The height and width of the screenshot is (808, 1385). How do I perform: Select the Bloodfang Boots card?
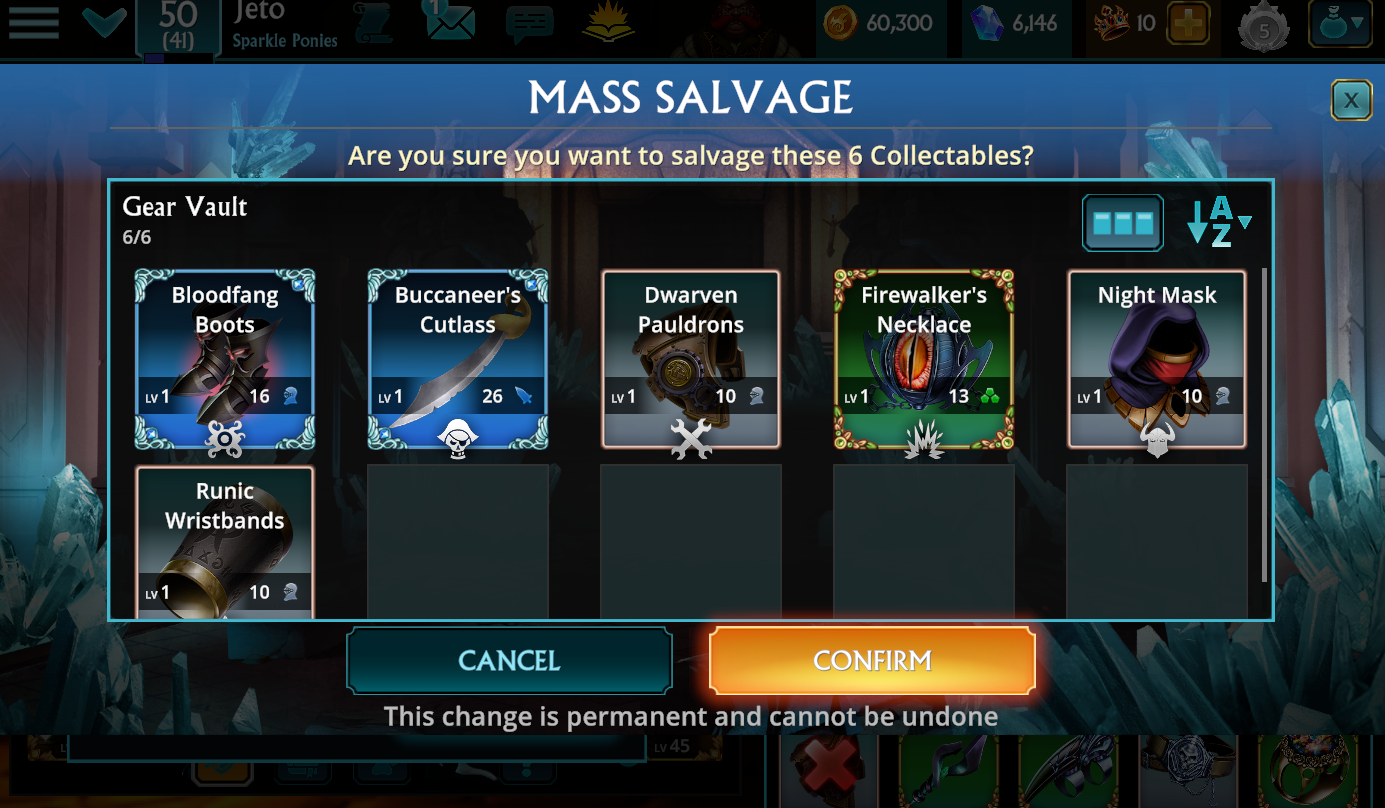point(225,359)
